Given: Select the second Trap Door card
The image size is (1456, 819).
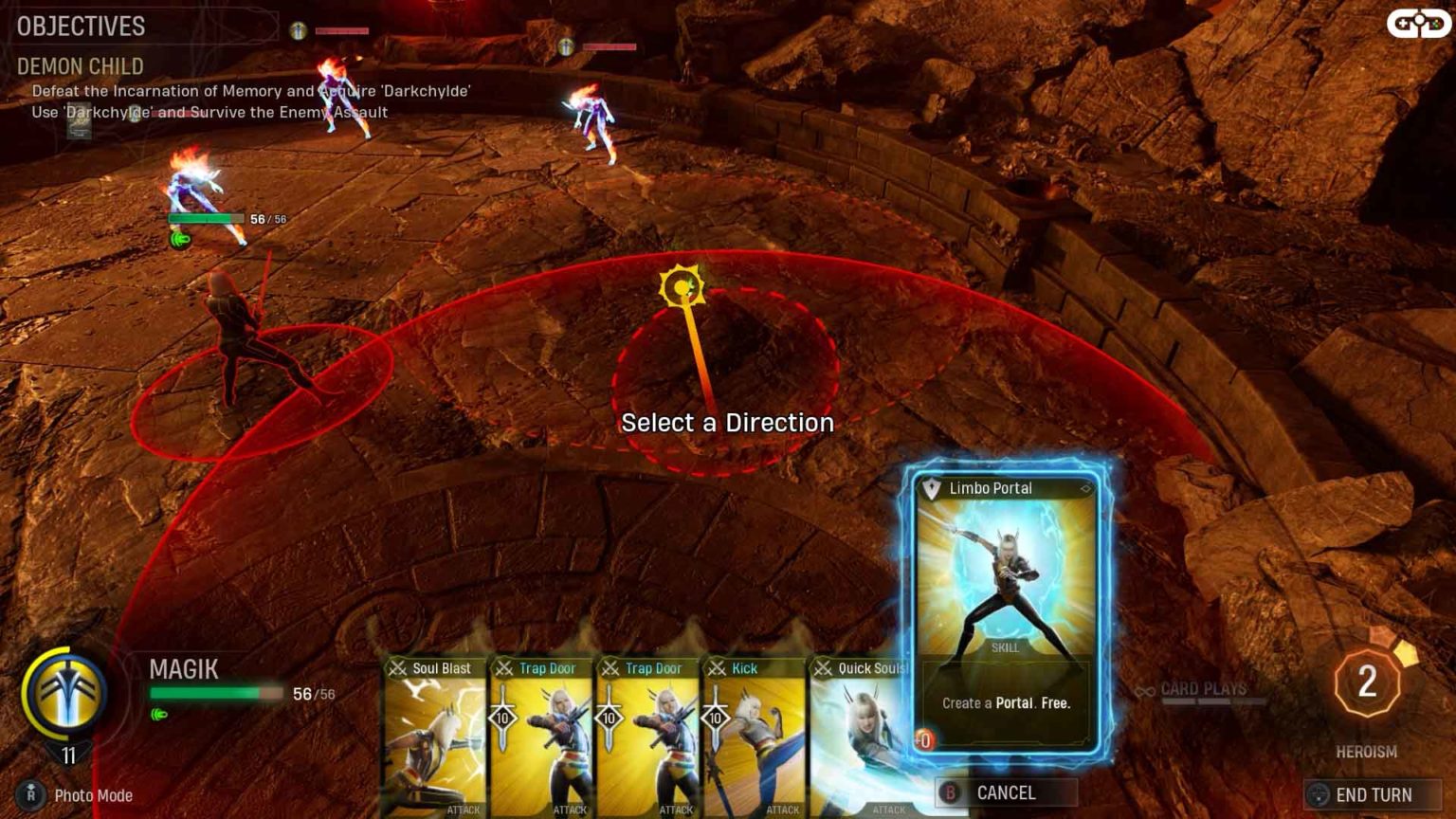Looking at the screenshot, I should tap(648, 739).
